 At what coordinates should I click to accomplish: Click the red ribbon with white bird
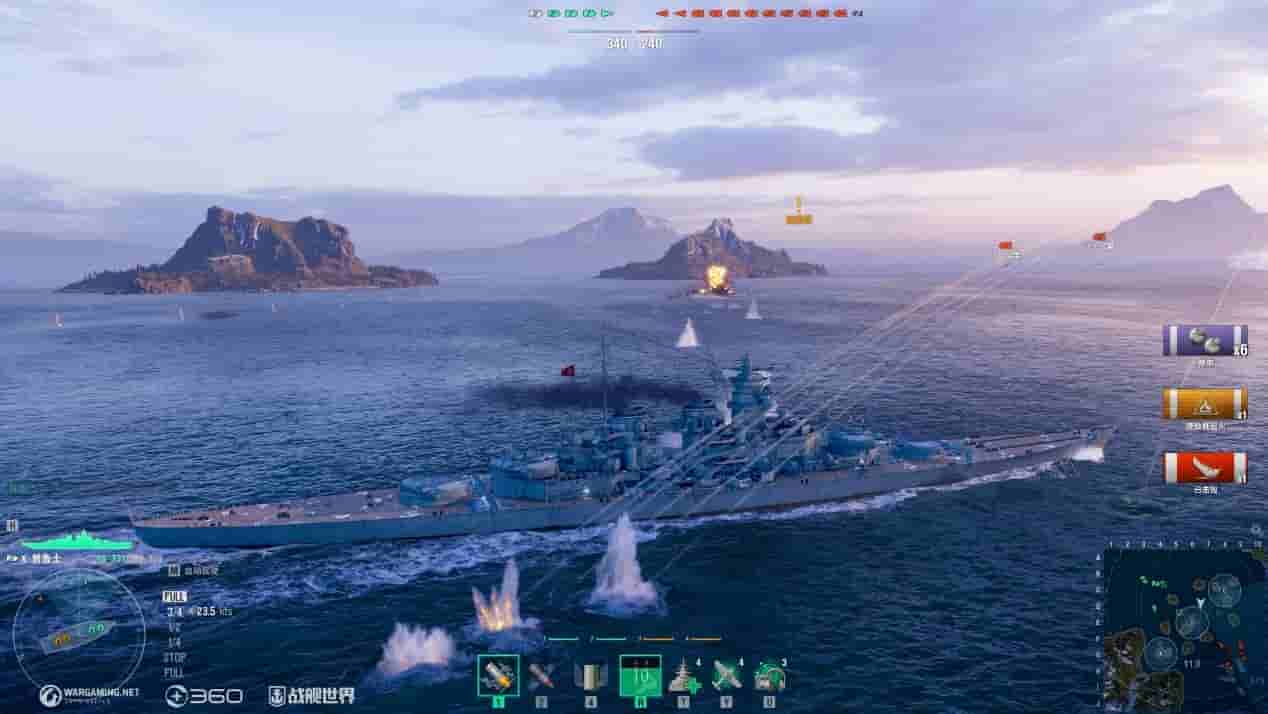1204,468
